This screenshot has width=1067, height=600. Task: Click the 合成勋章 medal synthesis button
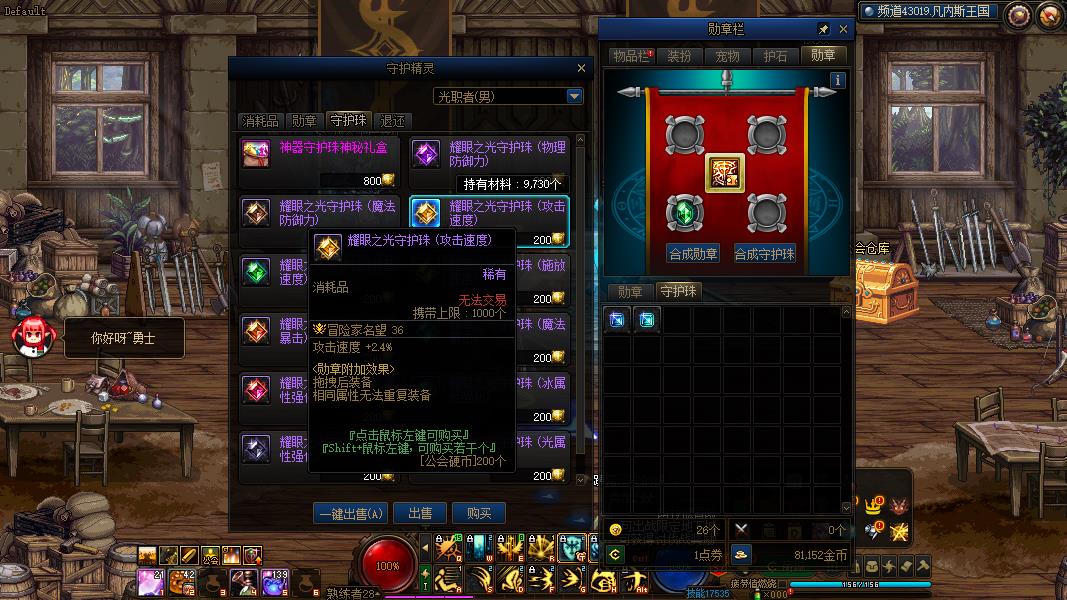click(x=693, y=253)
